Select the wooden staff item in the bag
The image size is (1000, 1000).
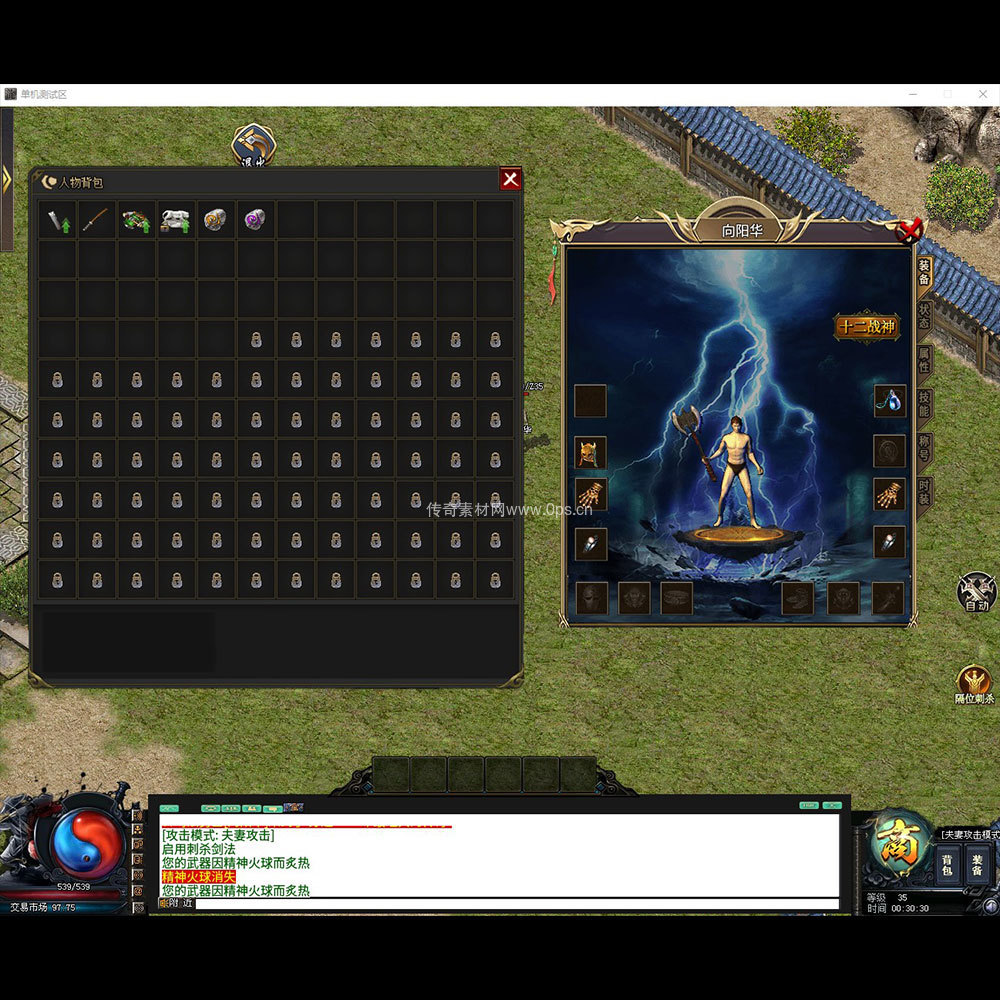[x=97, y=220]
